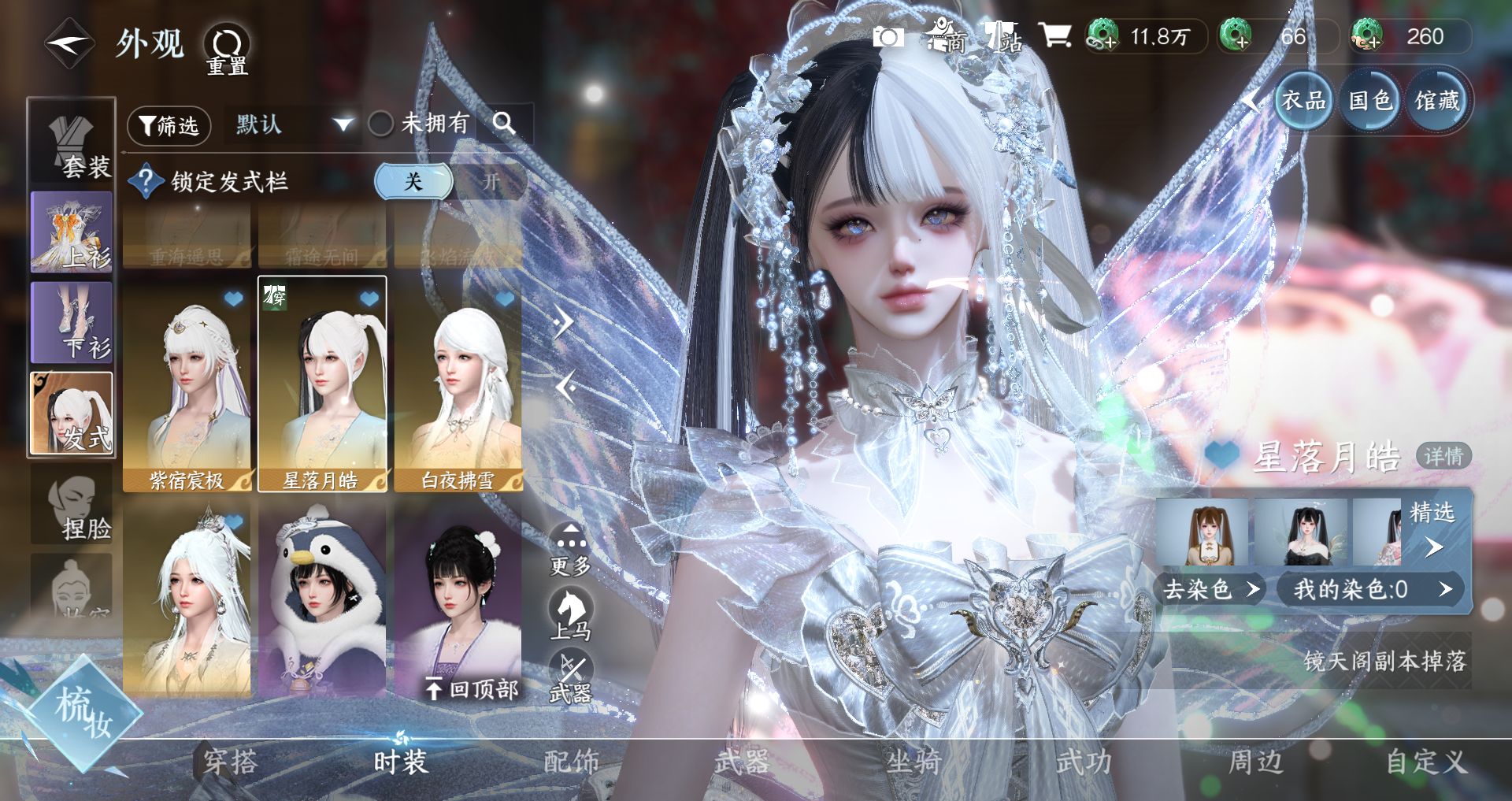Open the 套装 outfit set category
This screenshot has height=801, width=1512.
72,147
